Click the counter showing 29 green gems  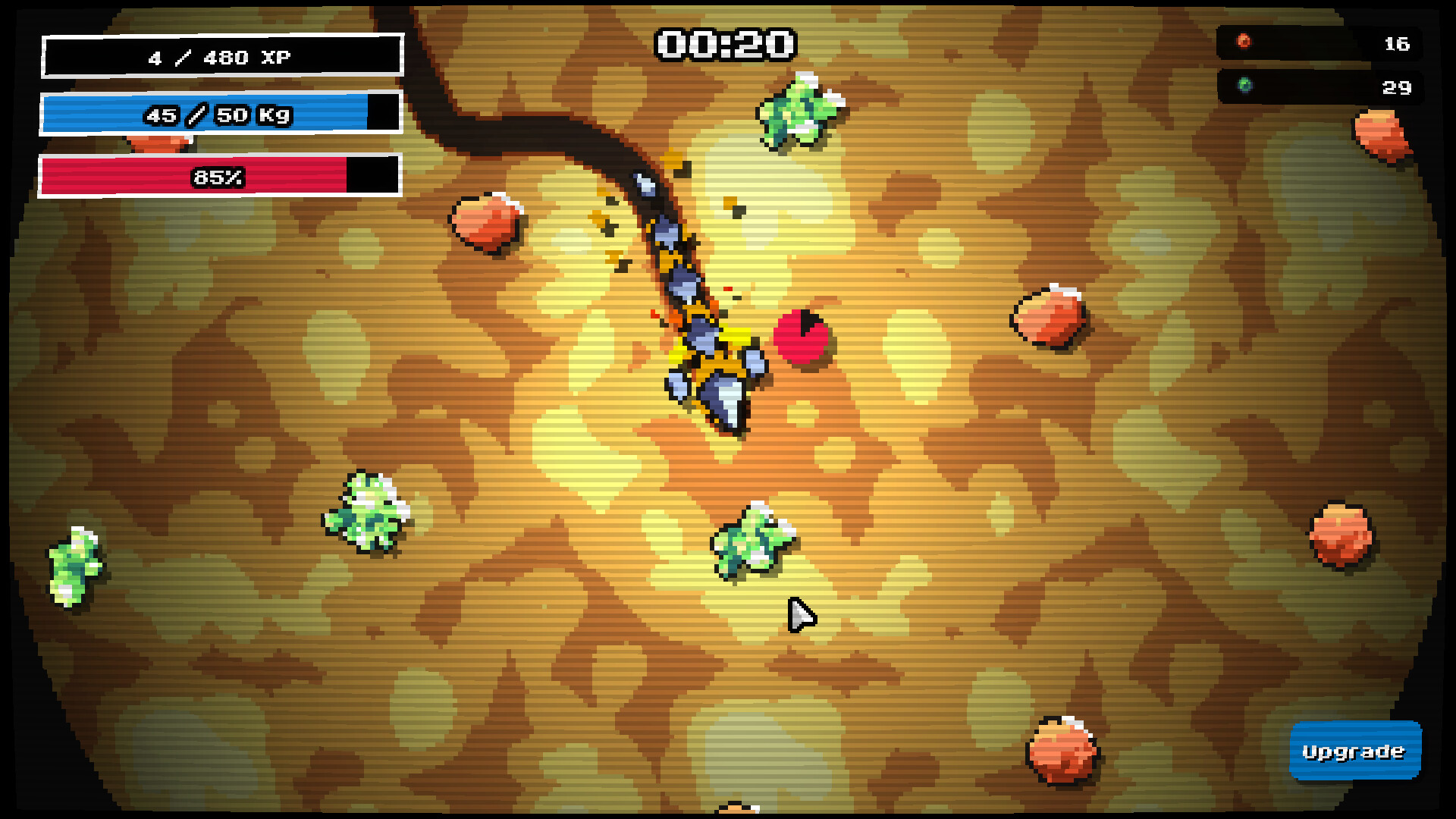click(x=1394, y=88)
